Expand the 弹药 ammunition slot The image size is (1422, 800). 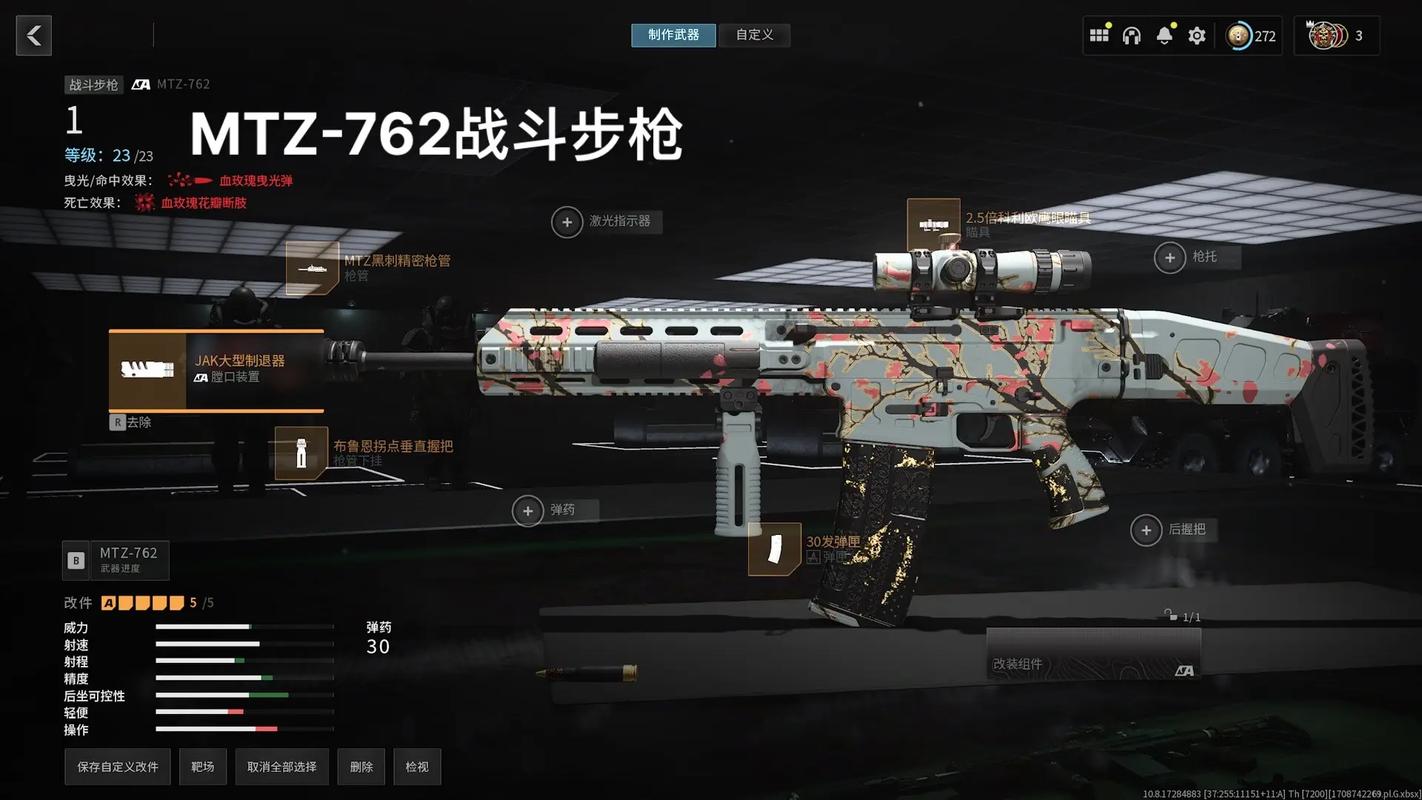[529, 510]
